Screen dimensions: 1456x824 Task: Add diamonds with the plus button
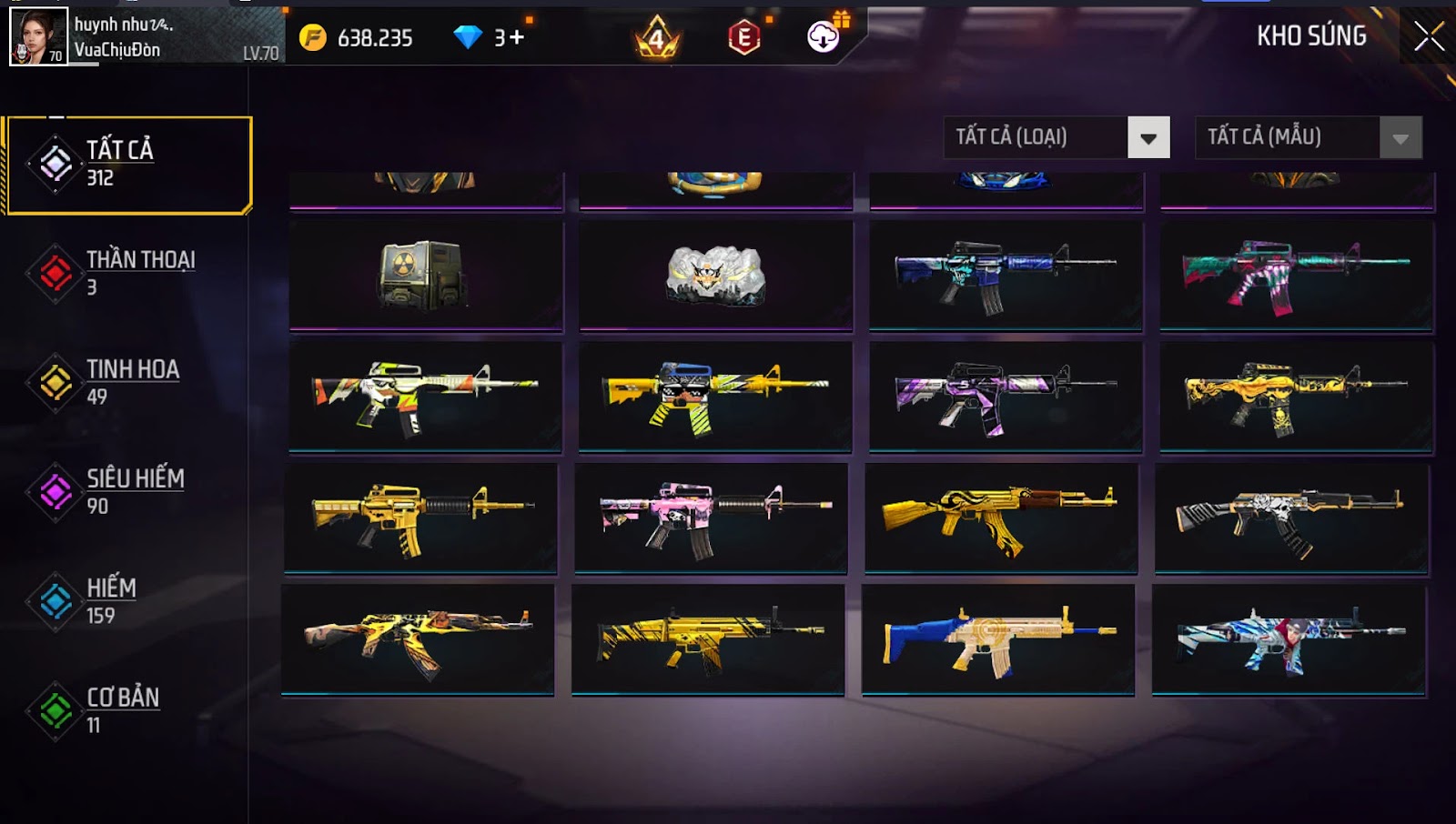(x=516, y=37)
